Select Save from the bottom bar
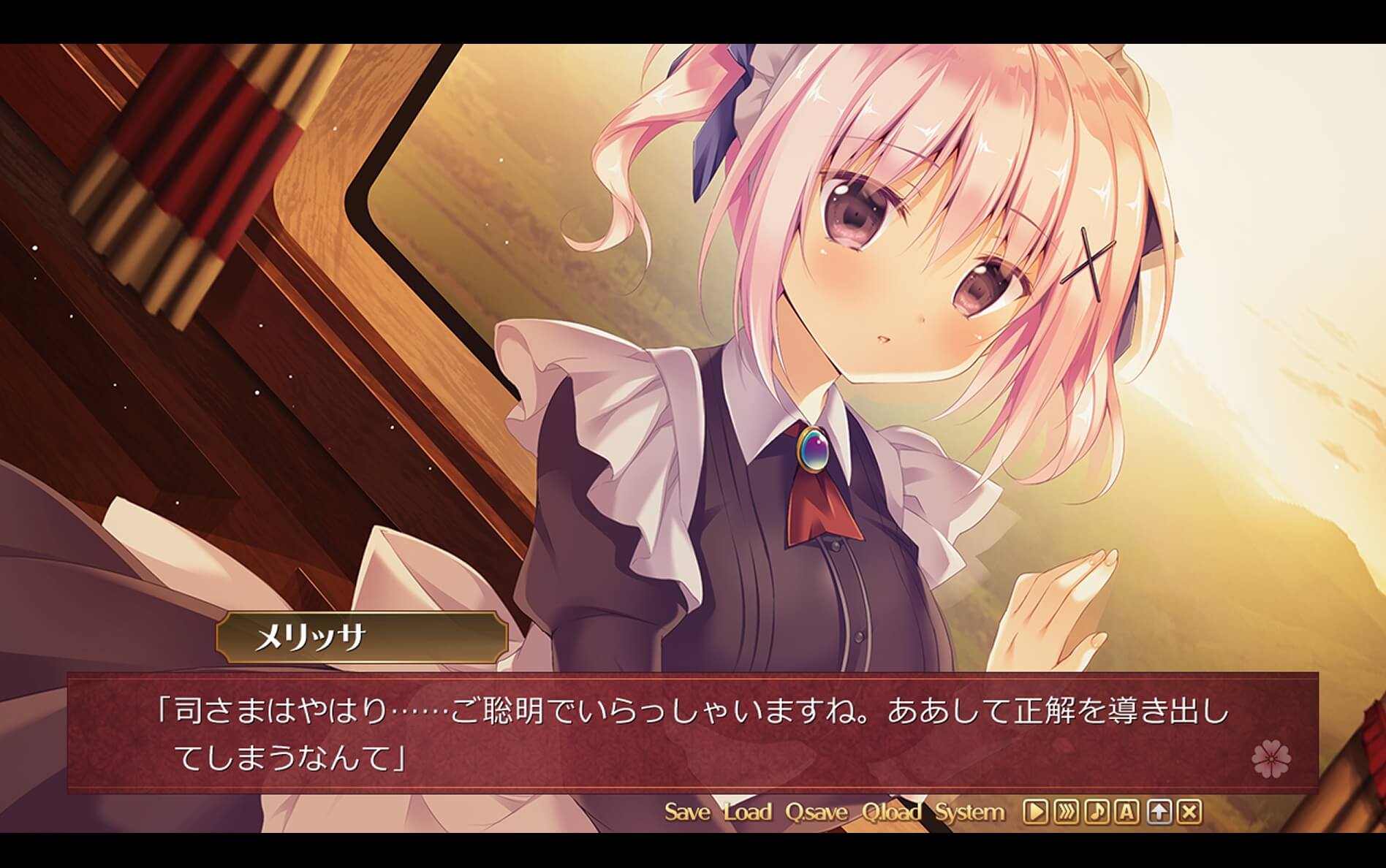Image resolution: width=1386 pixels, height=868 pixels. [686, 811]
